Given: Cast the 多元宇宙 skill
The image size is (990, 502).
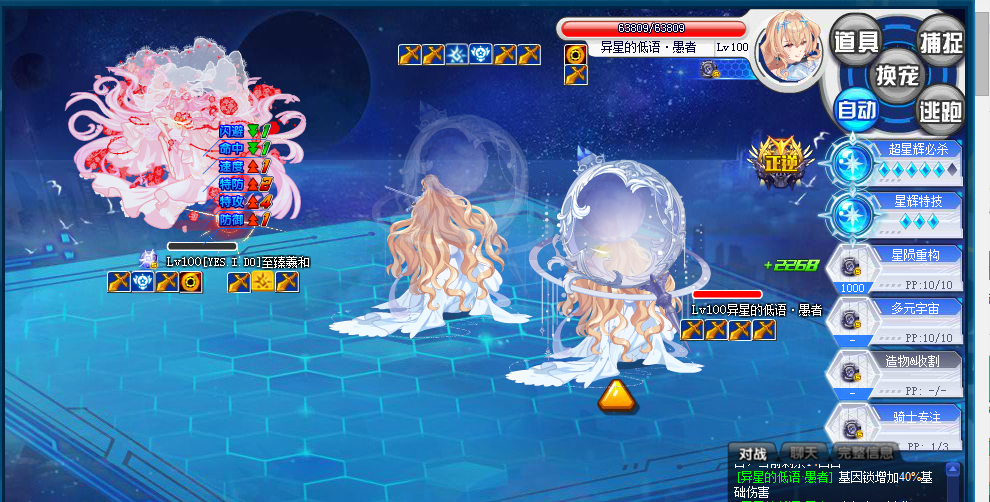Looking at the screenshot, I should click(x=908, y=319).
